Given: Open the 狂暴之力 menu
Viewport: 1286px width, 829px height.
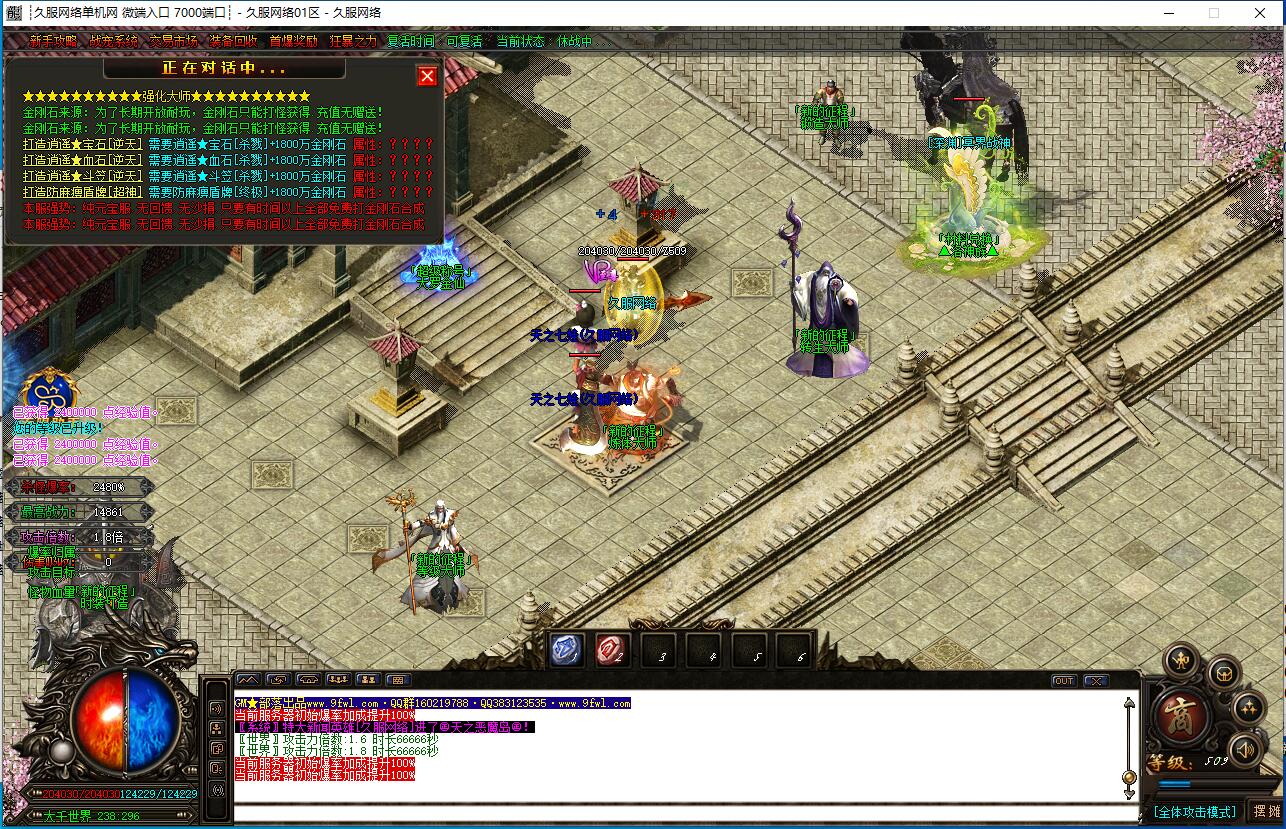Looking at the screenshot, I should pos(353,42).
